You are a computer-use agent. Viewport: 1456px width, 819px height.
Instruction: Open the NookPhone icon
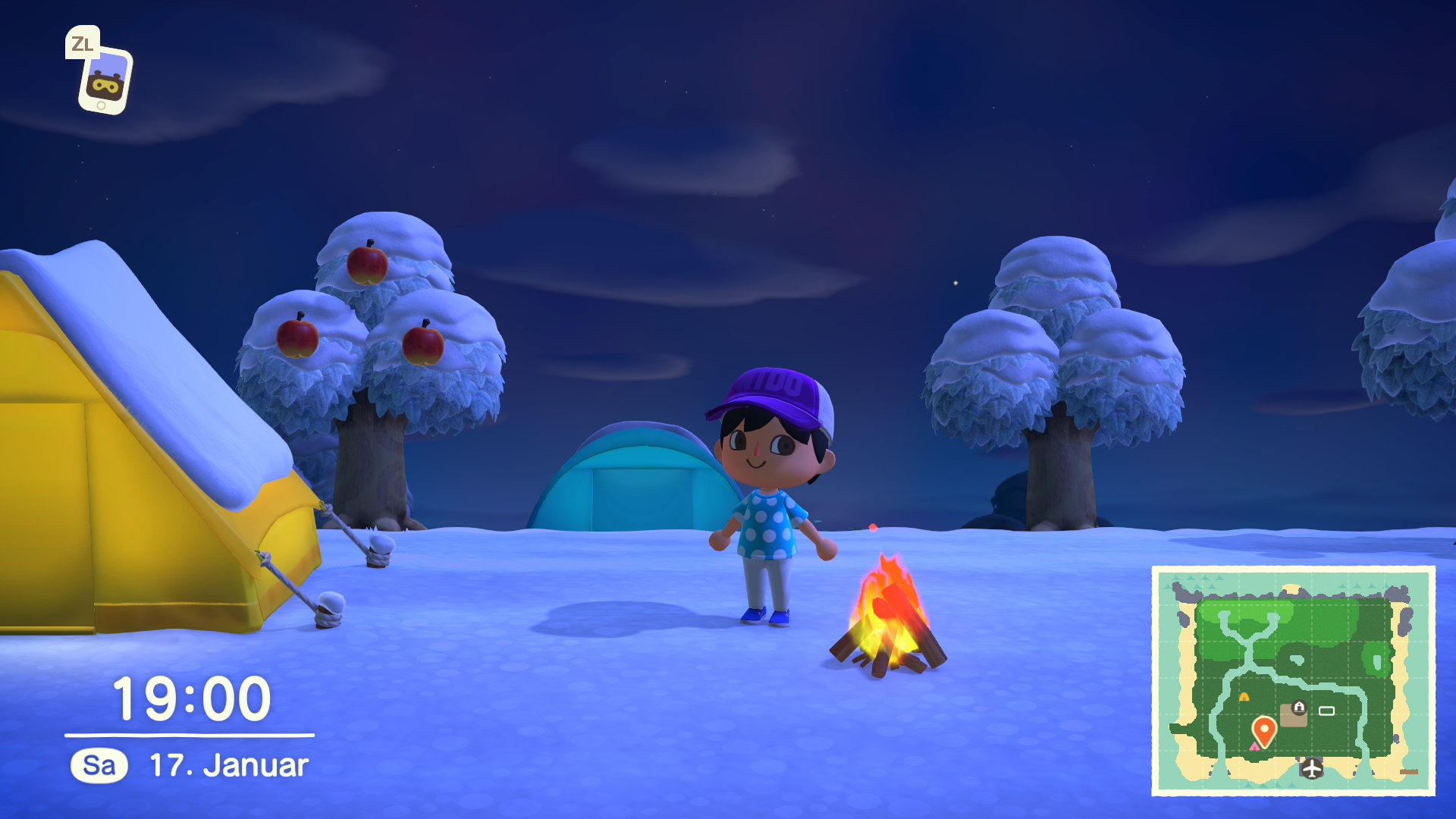point(105,80)
